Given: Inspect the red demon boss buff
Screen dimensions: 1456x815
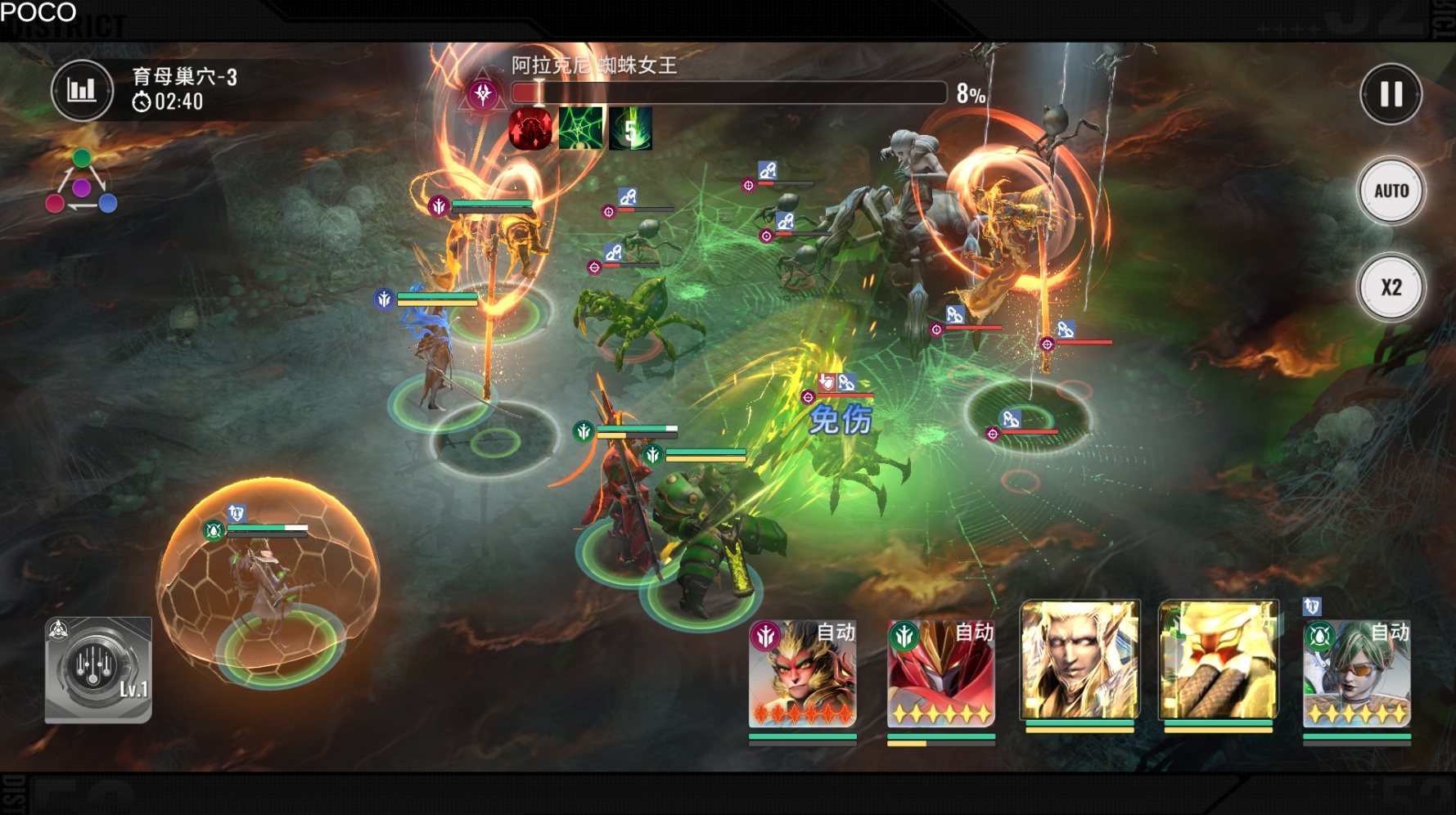Looking at the screenshot, I should (x=530, y=129).
